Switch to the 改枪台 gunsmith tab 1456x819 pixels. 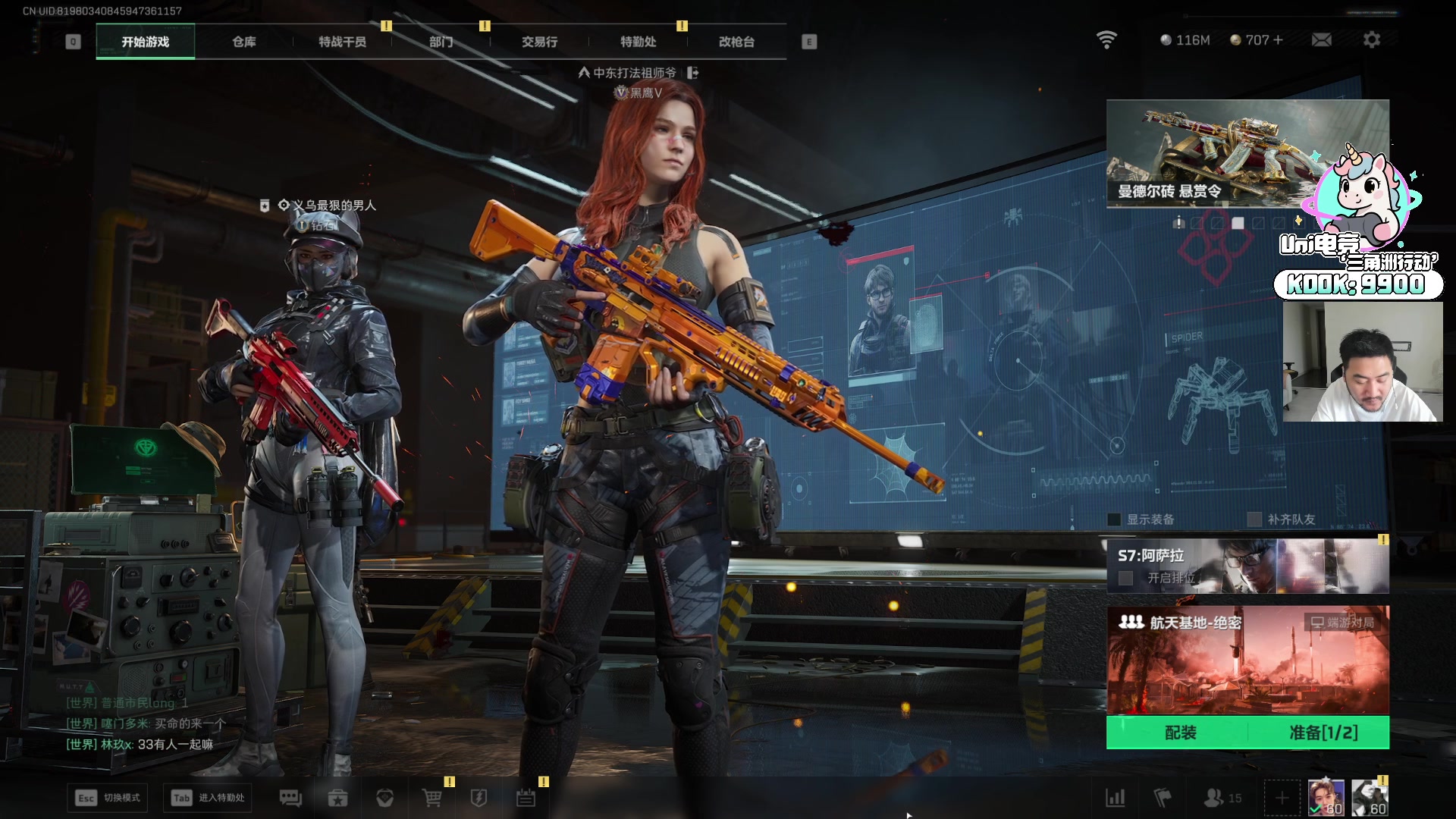pyautogui.click(x=736, y=42)
